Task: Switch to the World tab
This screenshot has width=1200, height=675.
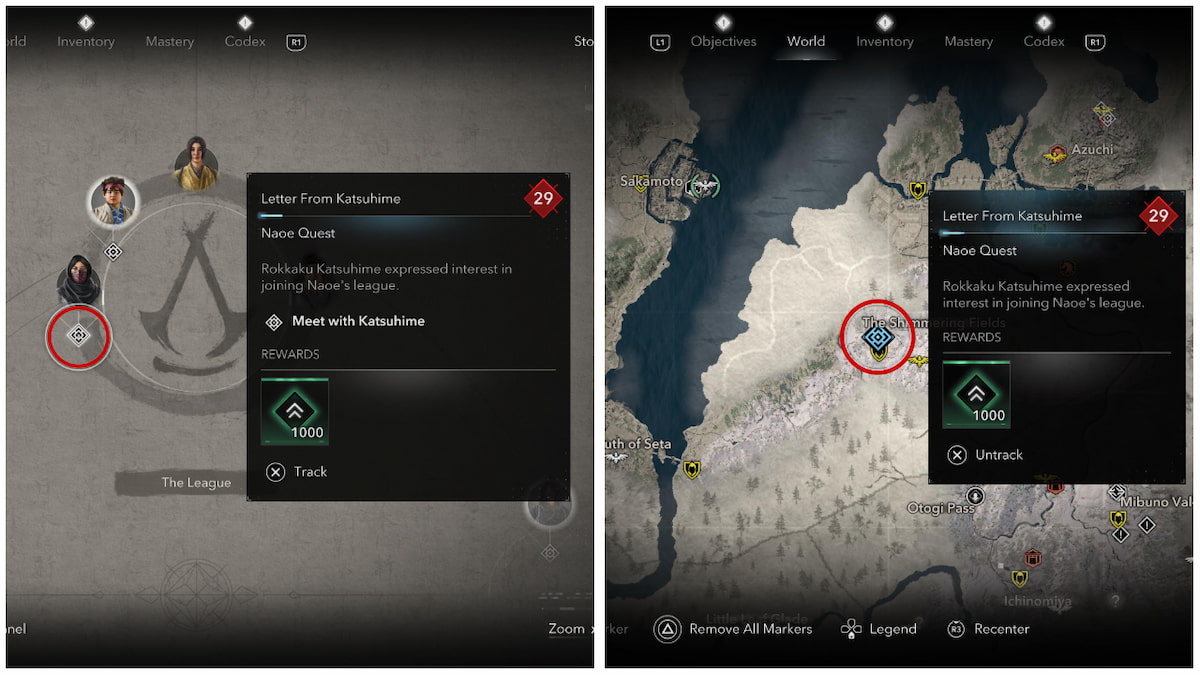Action: pyautogui.click(x=805, y=41)
